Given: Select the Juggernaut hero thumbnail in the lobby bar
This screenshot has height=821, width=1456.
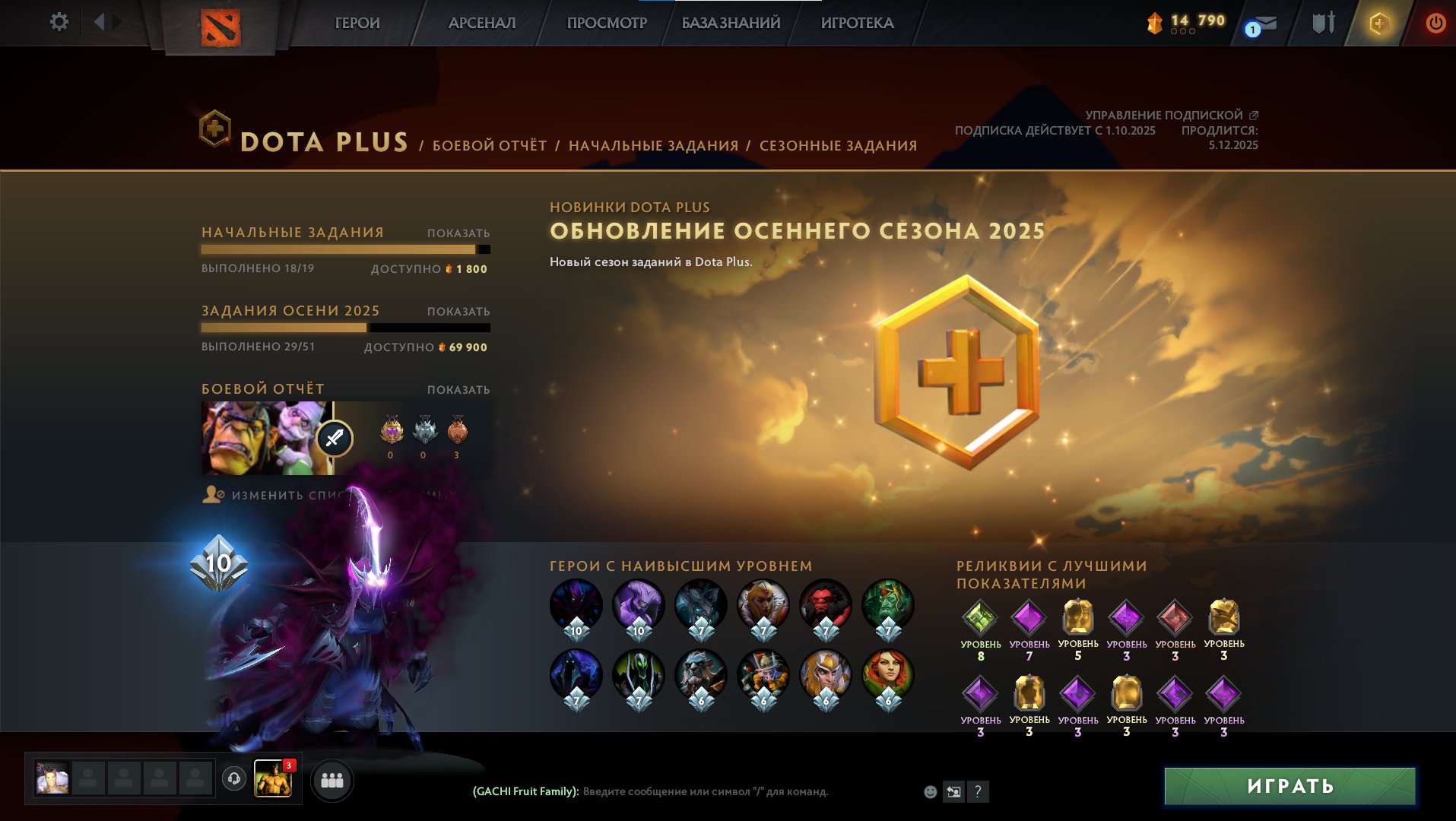Looking at the screenshot, I should pyautogui.click(x=274, y=779).
